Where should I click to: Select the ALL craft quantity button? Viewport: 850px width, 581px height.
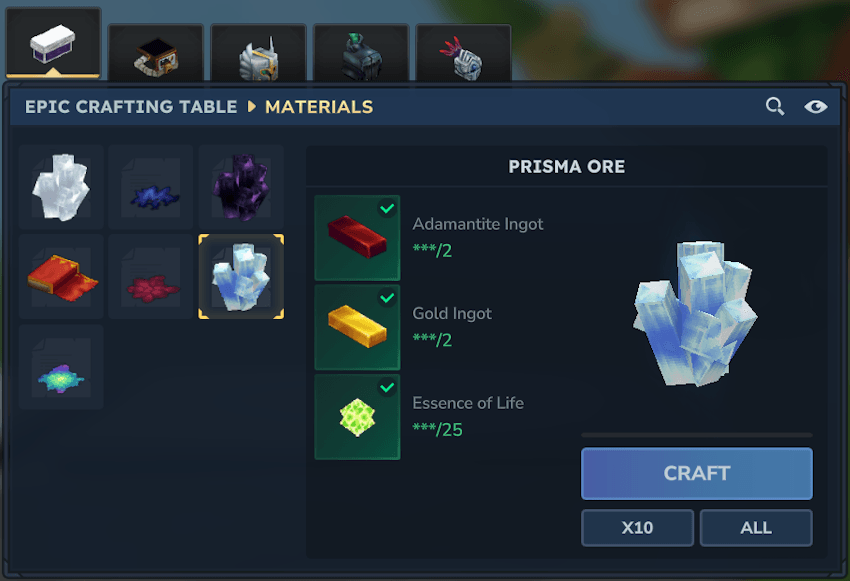point(755,528)
